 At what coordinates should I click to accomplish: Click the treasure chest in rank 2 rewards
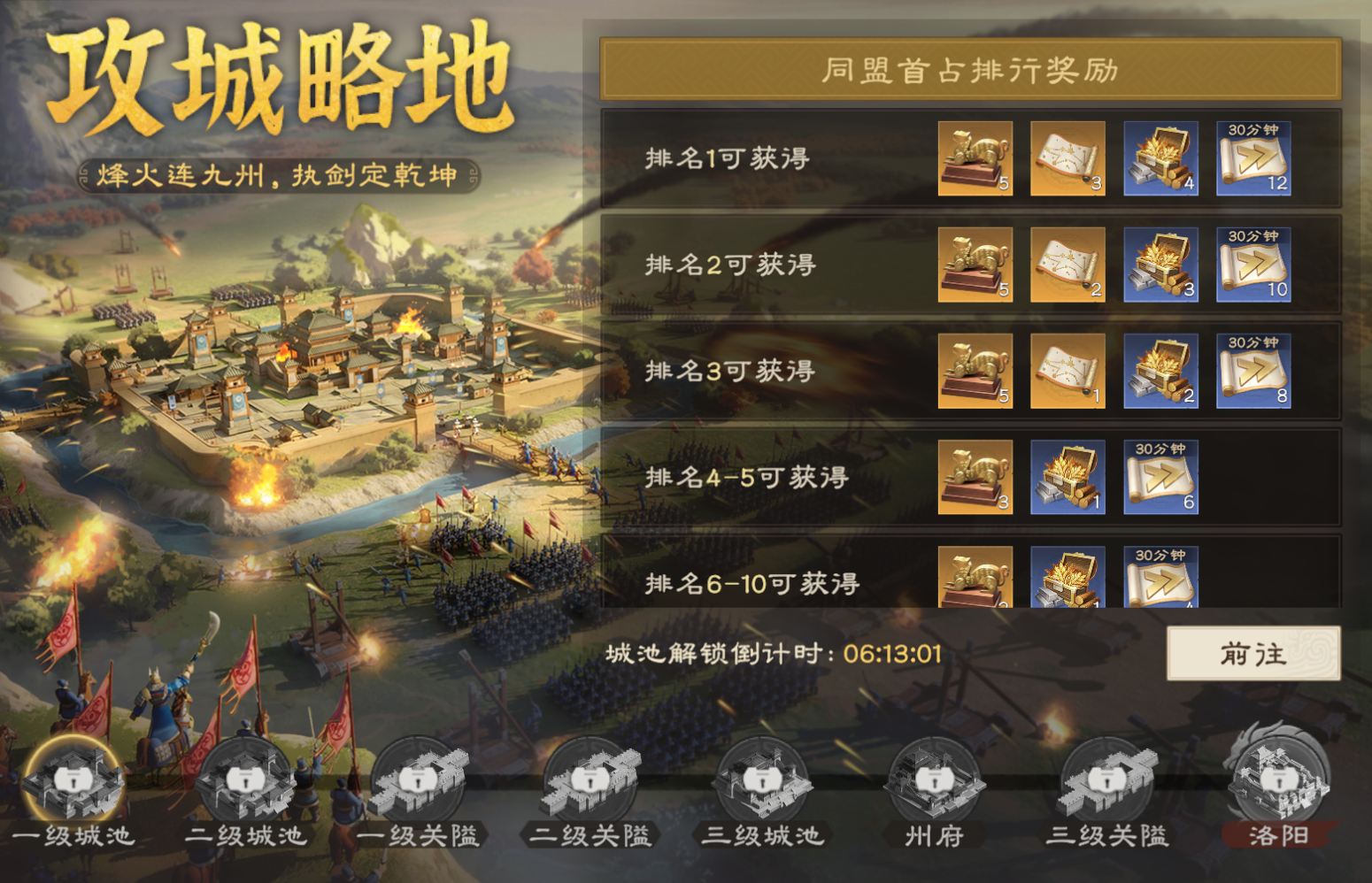click(1161, 265)
